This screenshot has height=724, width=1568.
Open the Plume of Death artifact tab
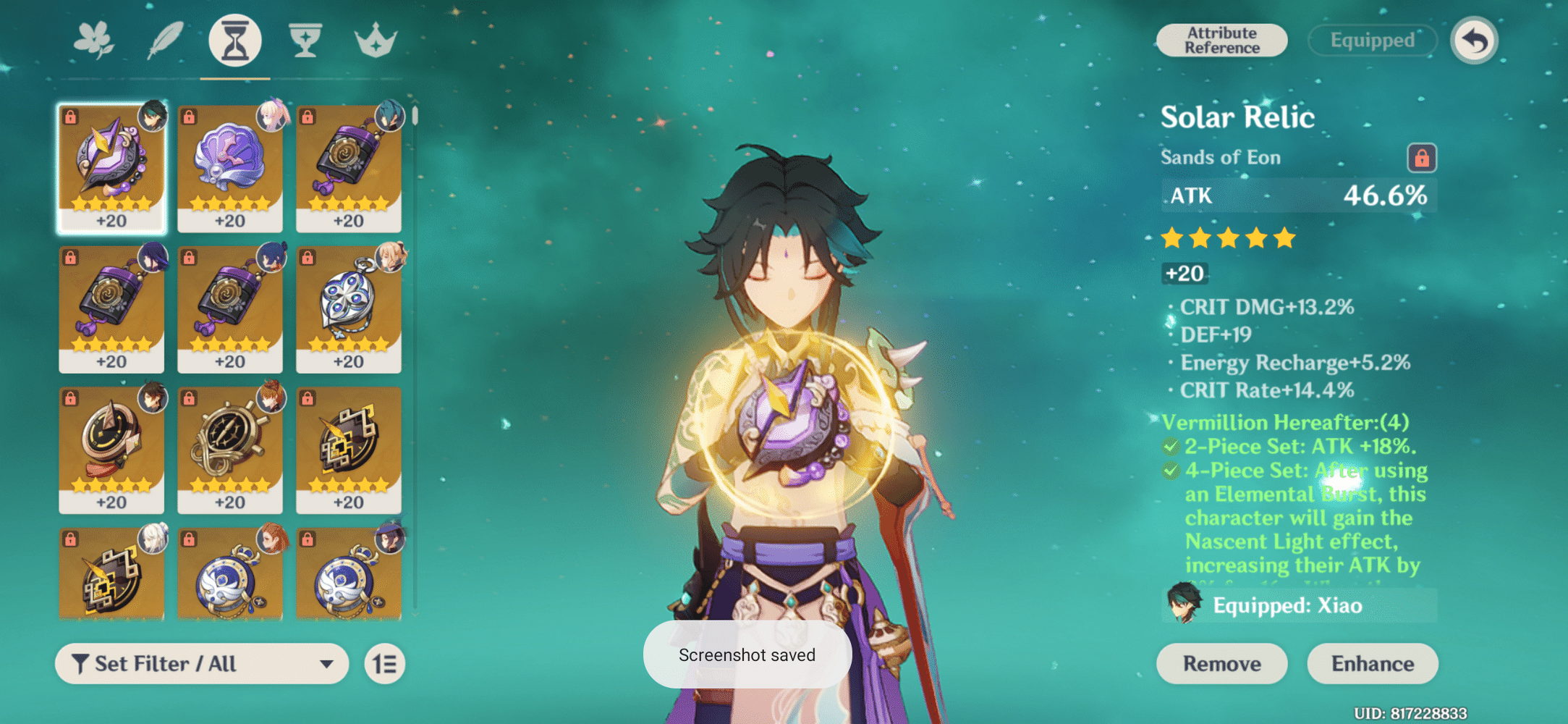[x=165, y=40]
